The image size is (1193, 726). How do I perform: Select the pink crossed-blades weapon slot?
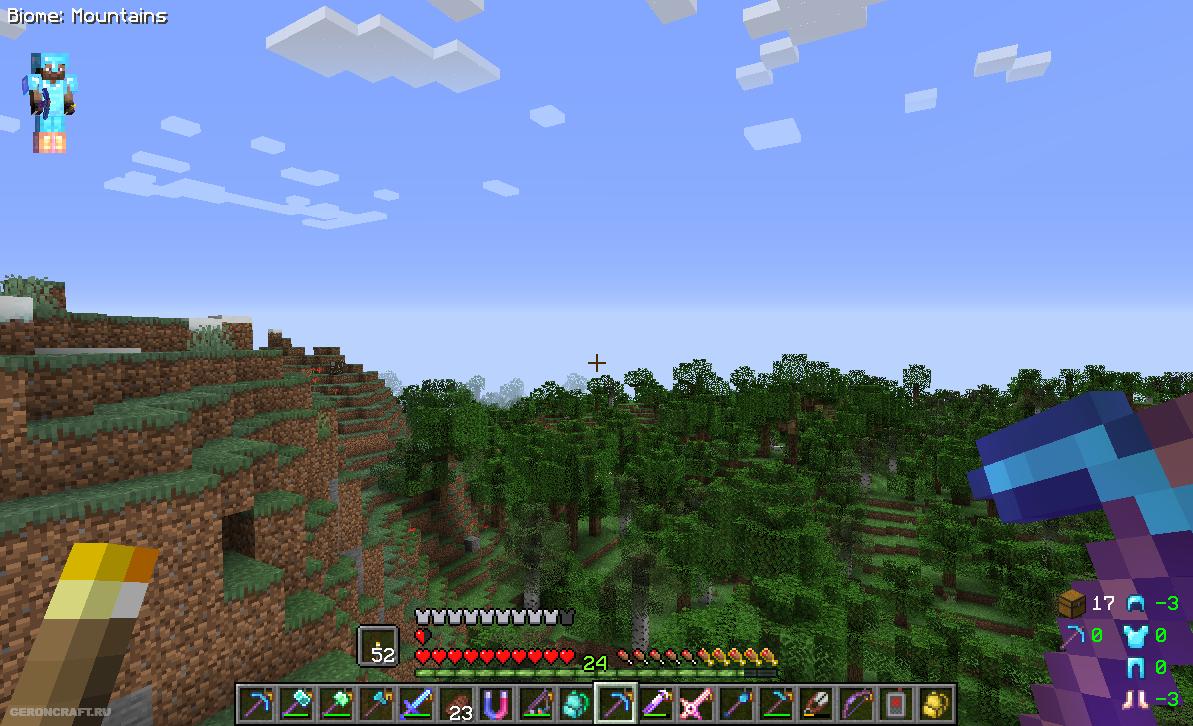(x=694, y=704)
